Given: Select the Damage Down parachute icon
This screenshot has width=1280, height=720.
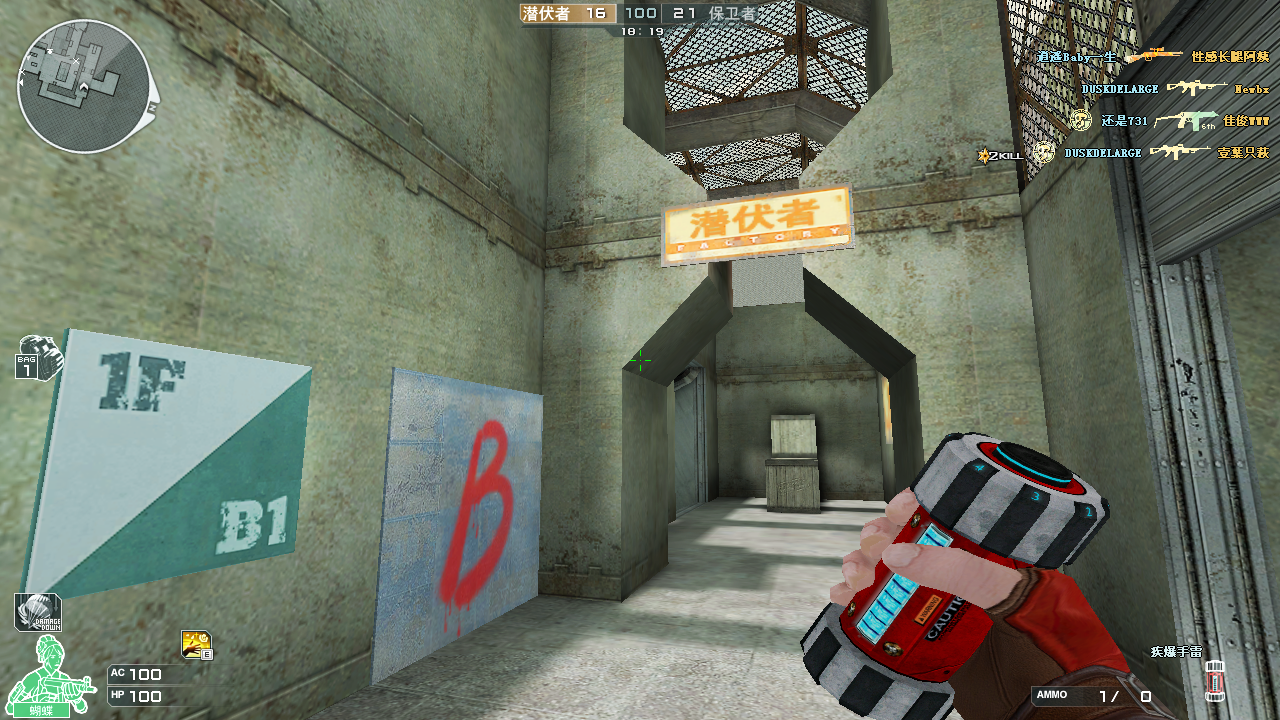Looking at the screenshot, I should coord(38,612).
